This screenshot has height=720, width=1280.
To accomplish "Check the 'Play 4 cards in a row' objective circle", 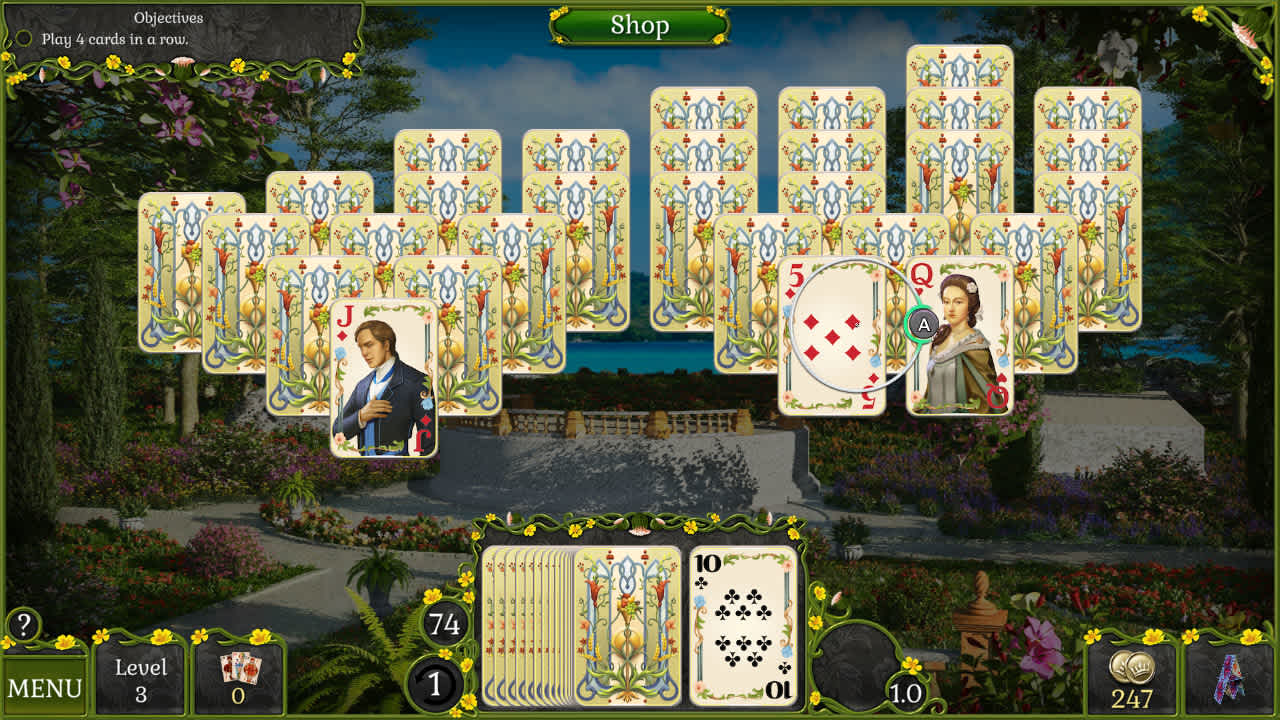I will click(x=23, y=37).
